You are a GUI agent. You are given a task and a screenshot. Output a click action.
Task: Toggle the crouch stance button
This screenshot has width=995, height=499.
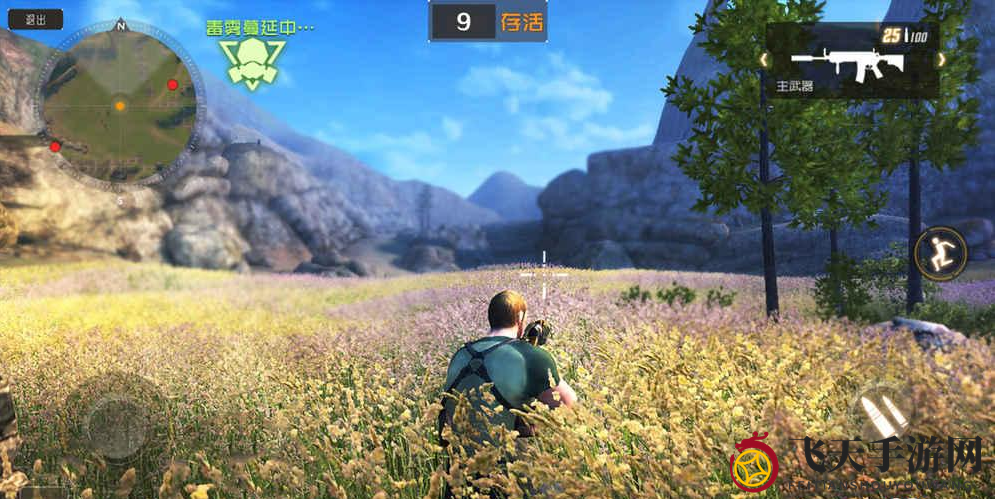941,254
